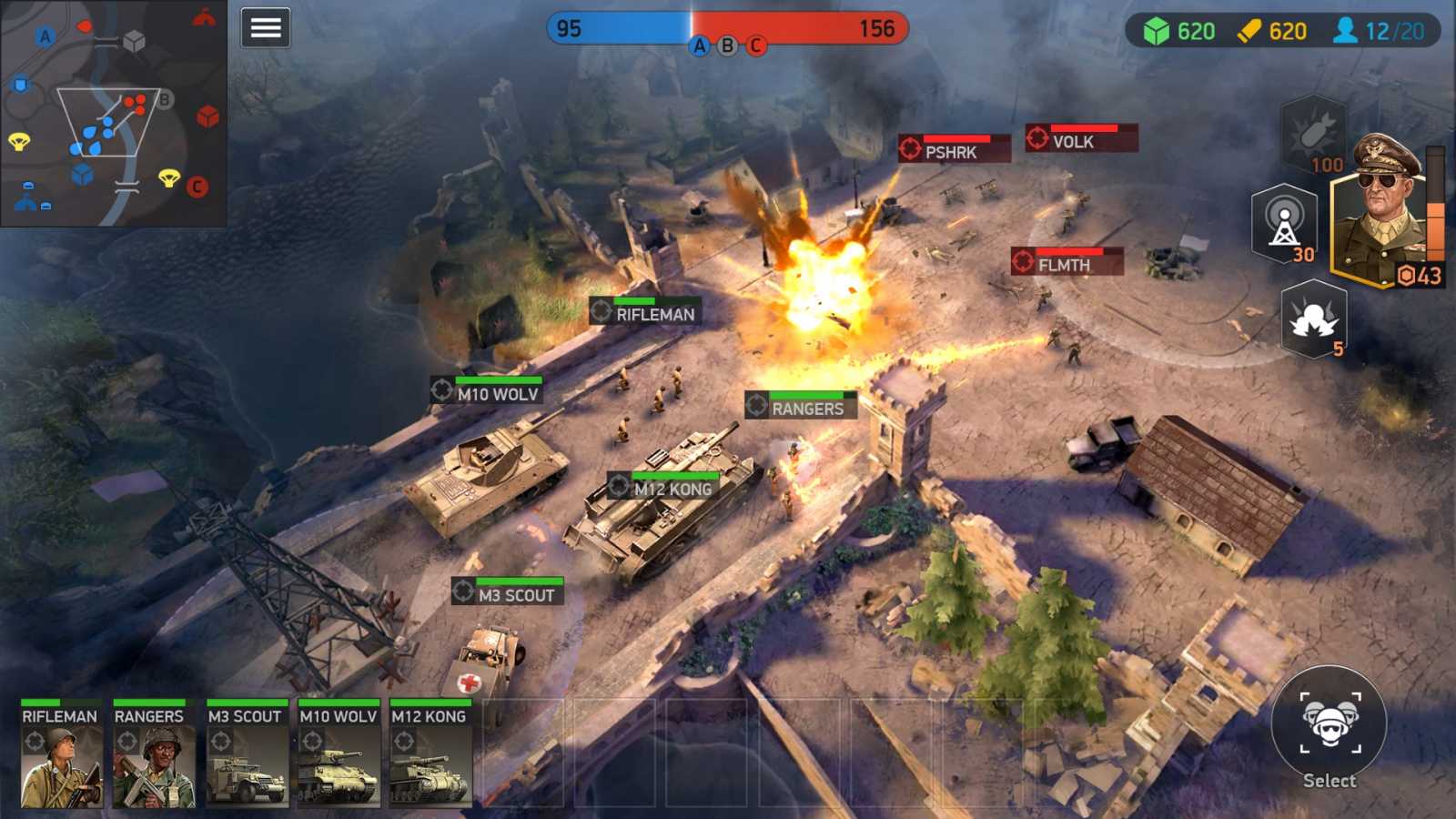Screen dimensions: 1456x819
Task: Select the RANGERS unit card
Action: [x=150, y=755]
